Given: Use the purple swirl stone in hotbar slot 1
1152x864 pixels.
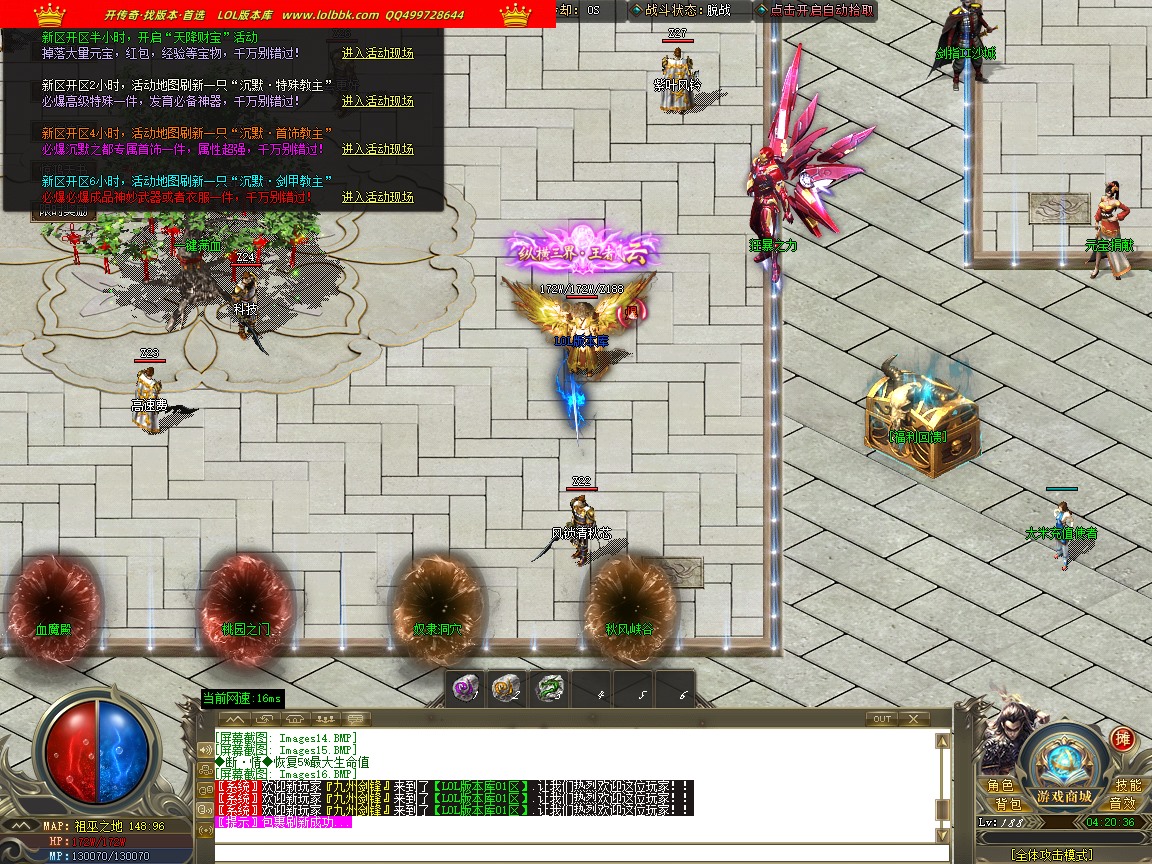Looking at the screenshot, I should [463, 689].
